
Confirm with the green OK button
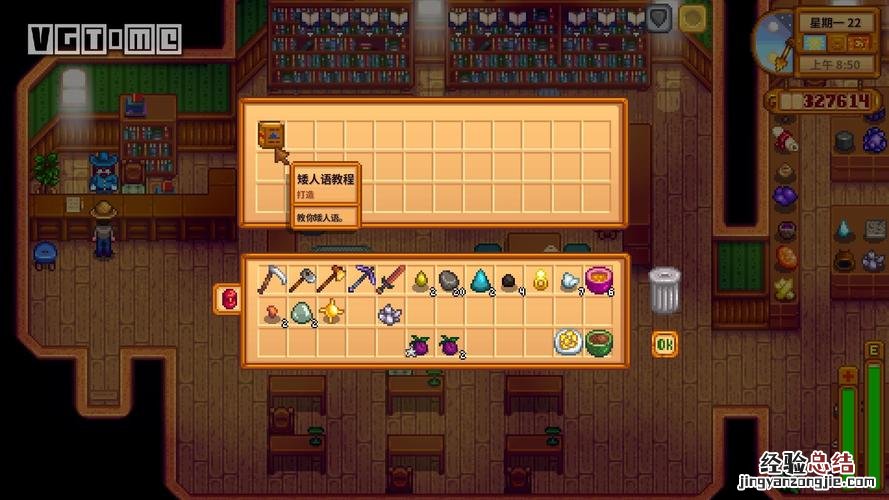coord(664,345)
